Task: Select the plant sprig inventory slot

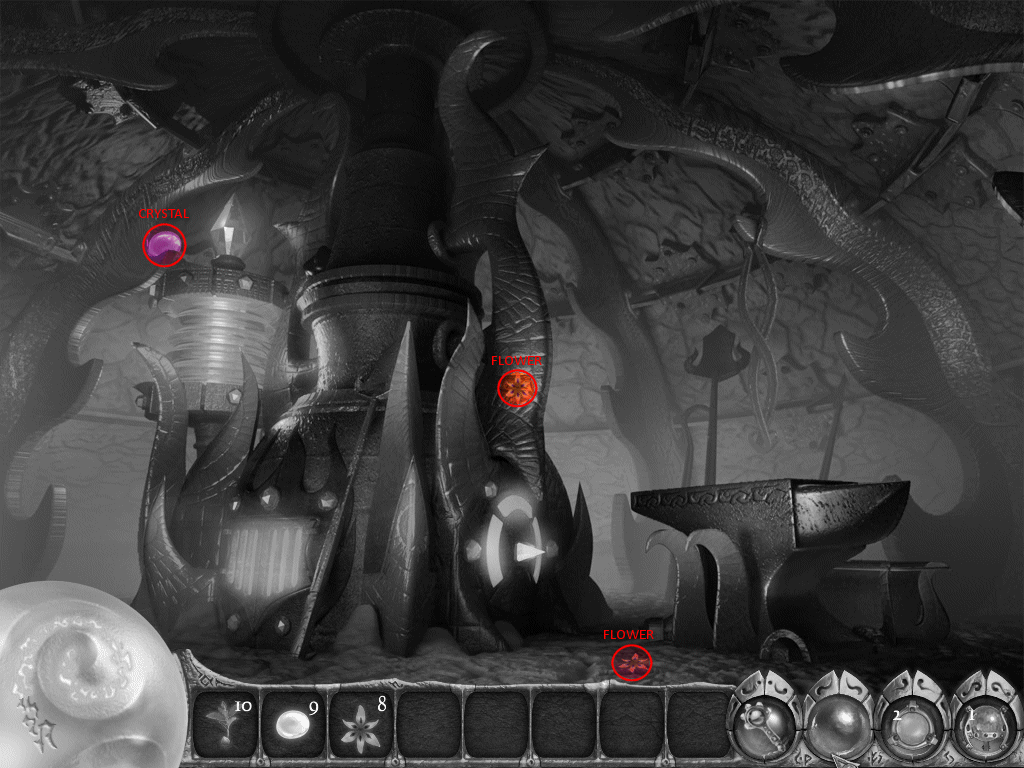Action: click(x=225, y=724)
